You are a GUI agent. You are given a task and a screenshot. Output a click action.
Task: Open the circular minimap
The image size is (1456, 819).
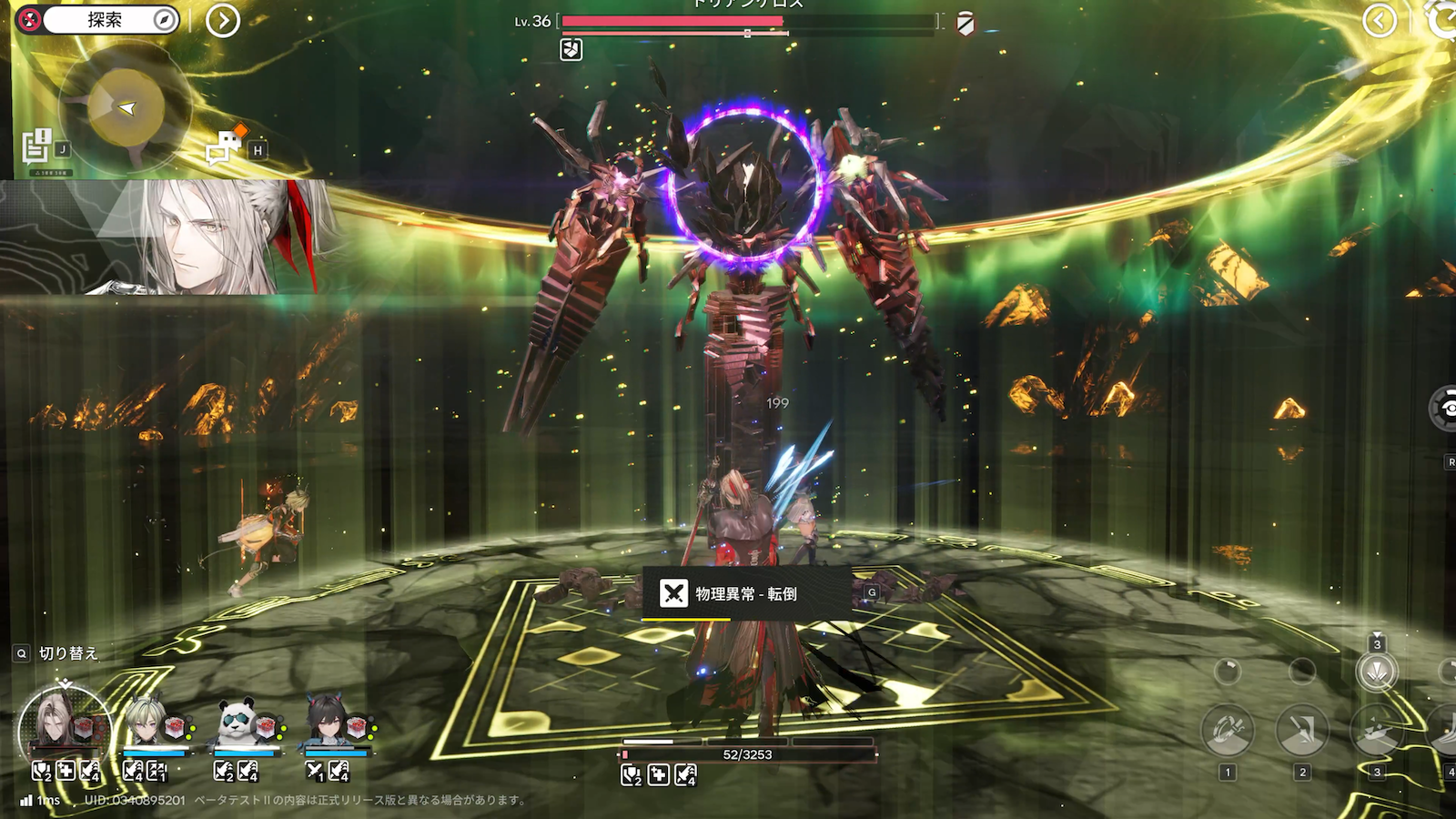coord(126,109)
